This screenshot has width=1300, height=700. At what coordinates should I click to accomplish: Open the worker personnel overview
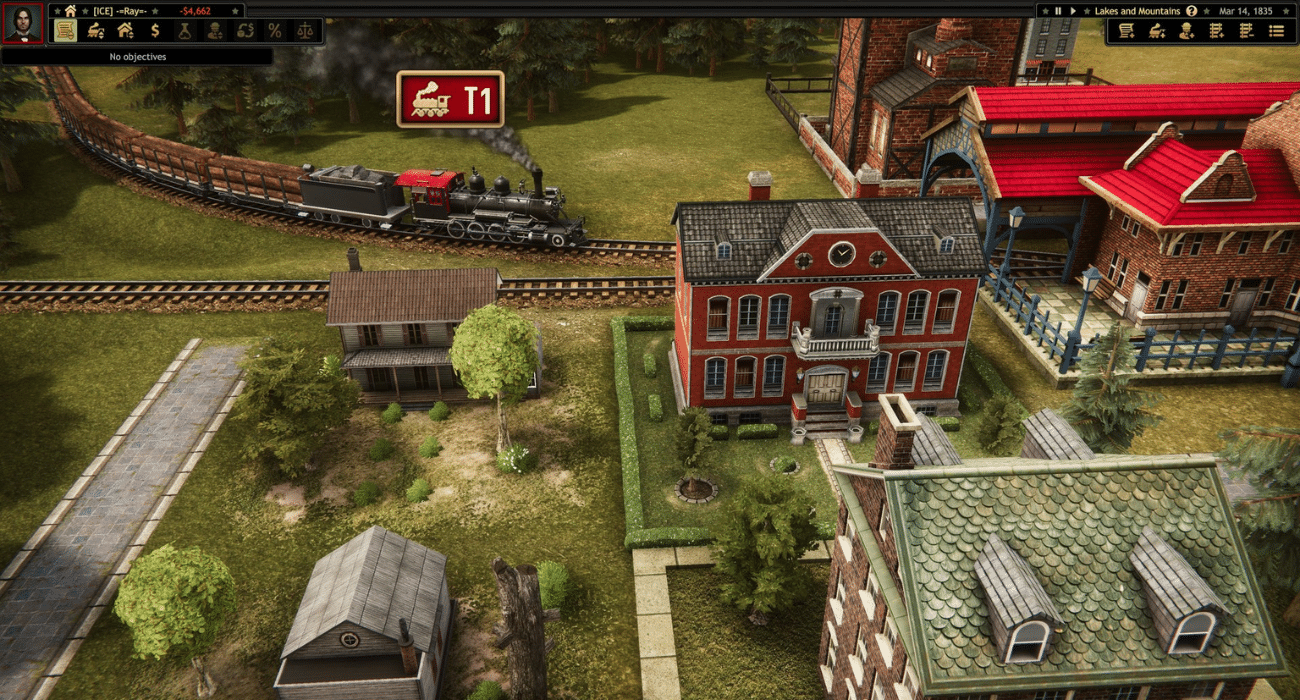[215, 31]
